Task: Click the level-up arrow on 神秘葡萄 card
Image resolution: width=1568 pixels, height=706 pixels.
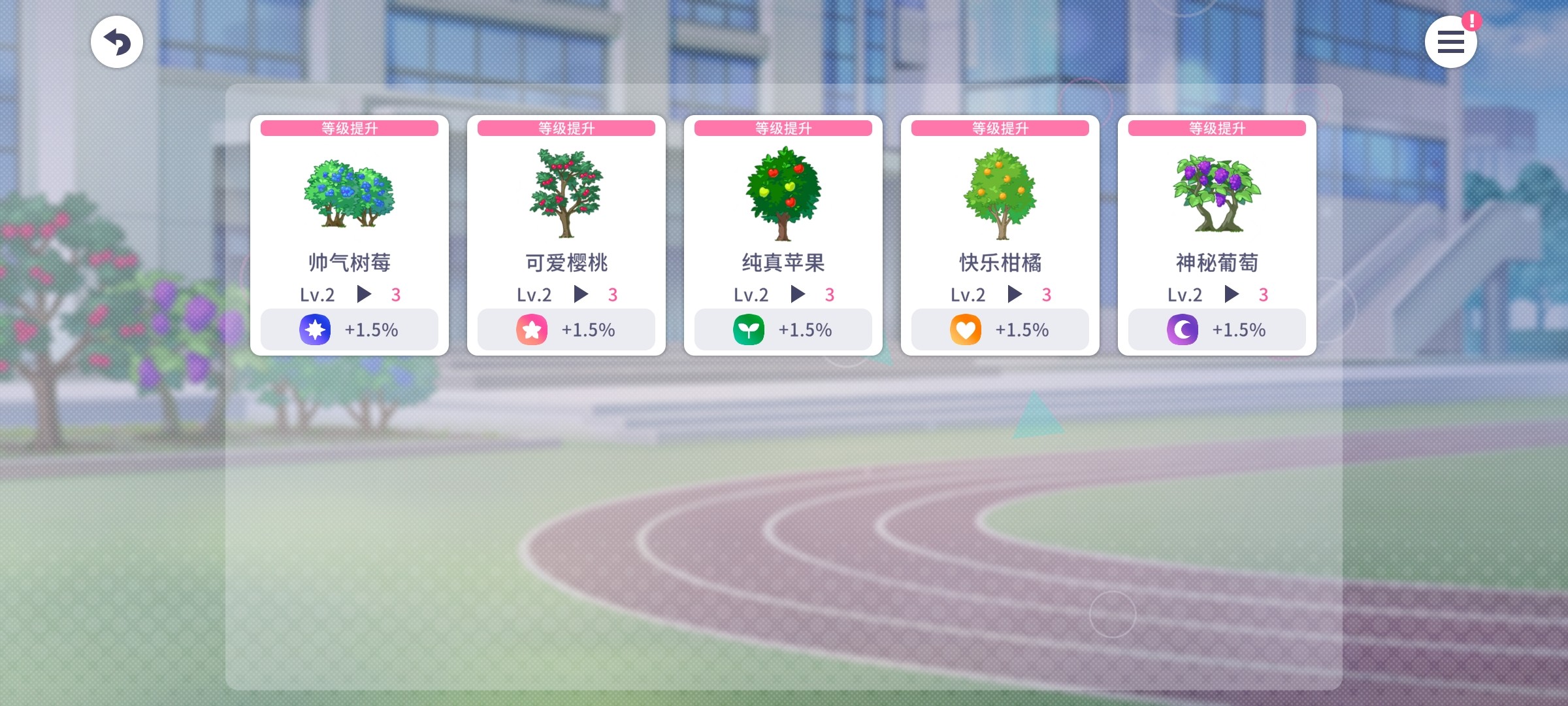Action: (x=1233, y=294)
